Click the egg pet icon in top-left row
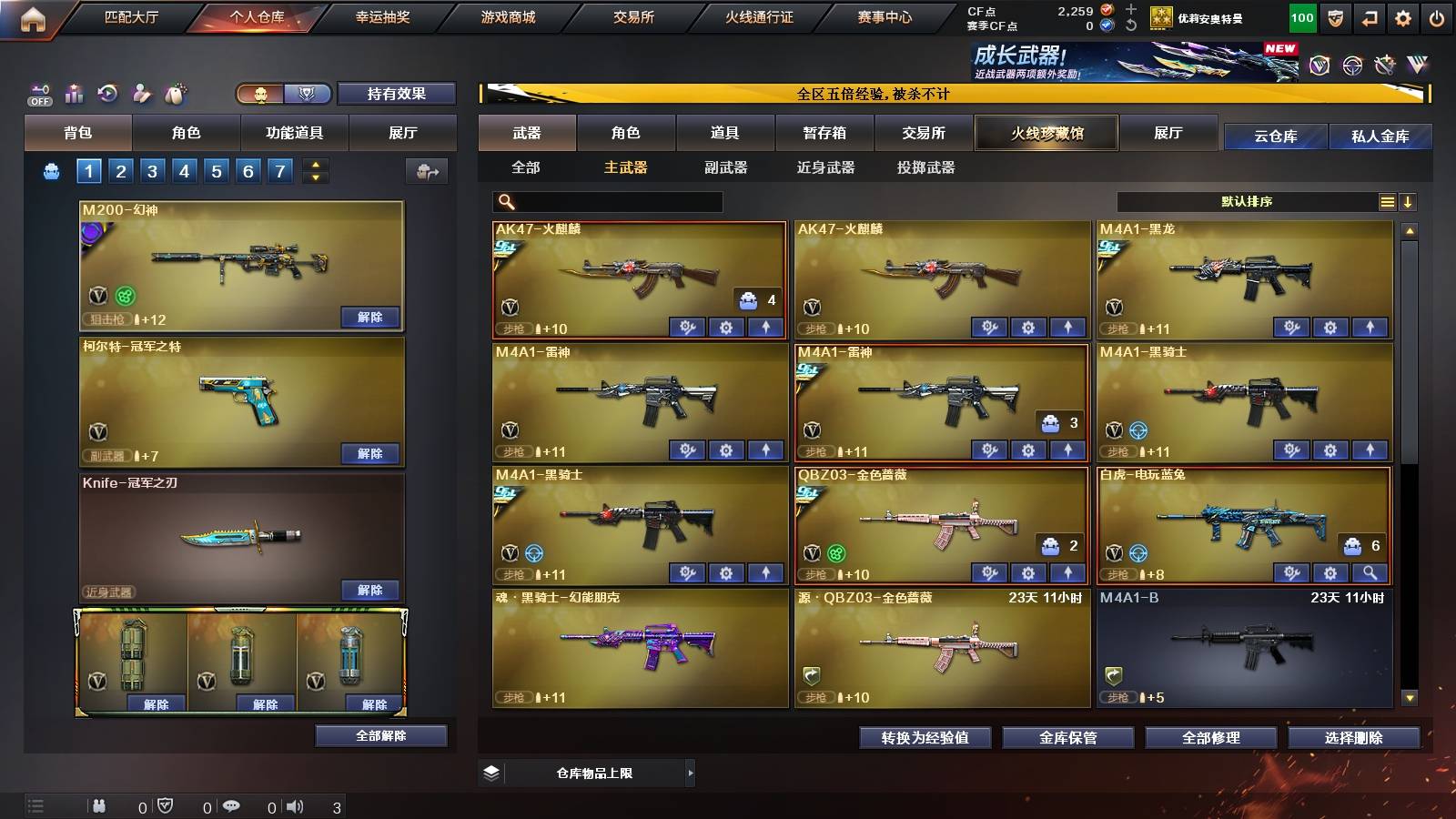 click(175, 93)
